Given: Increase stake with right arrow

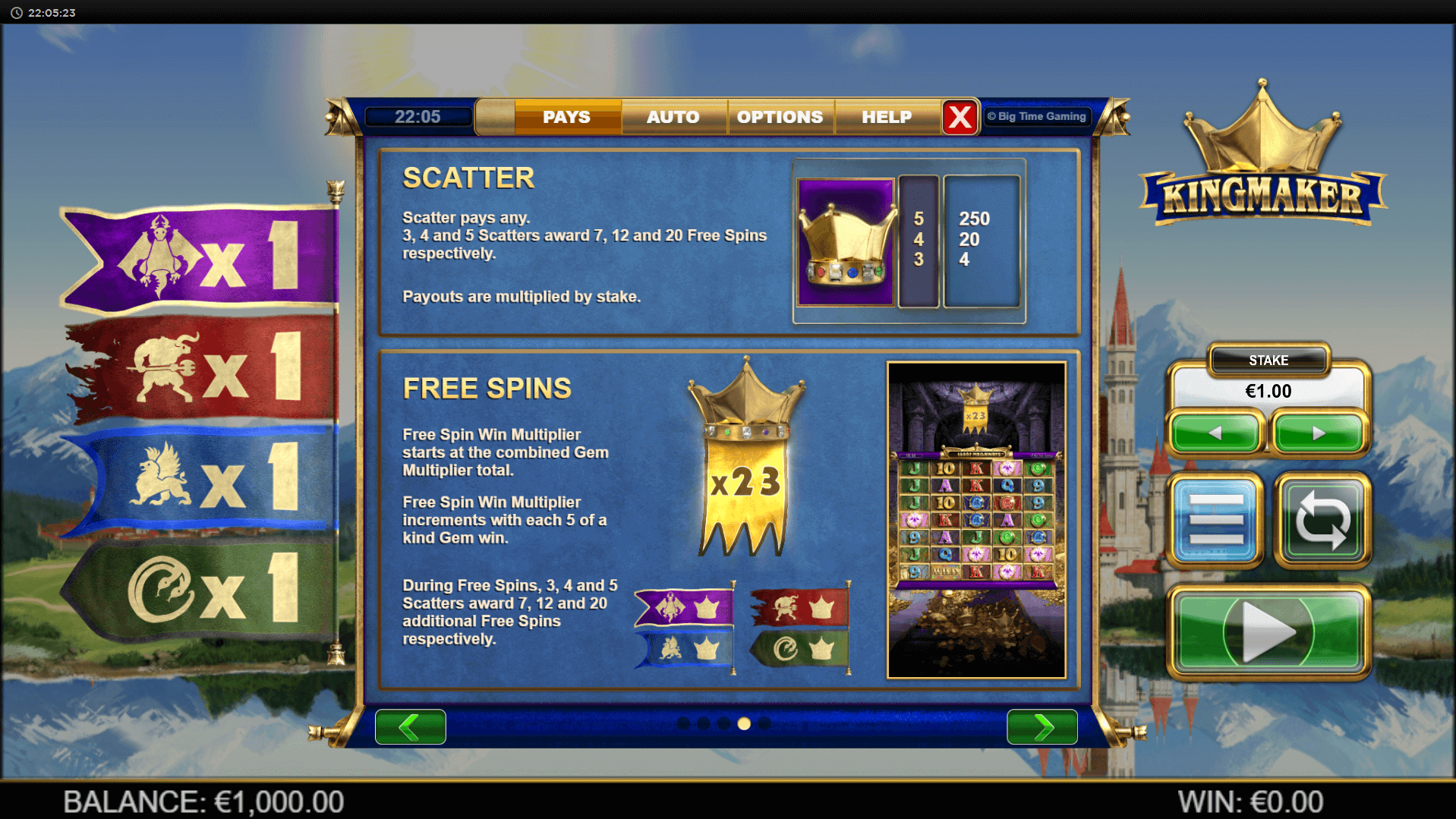Looking at the screenshot, I should 1319,433.
